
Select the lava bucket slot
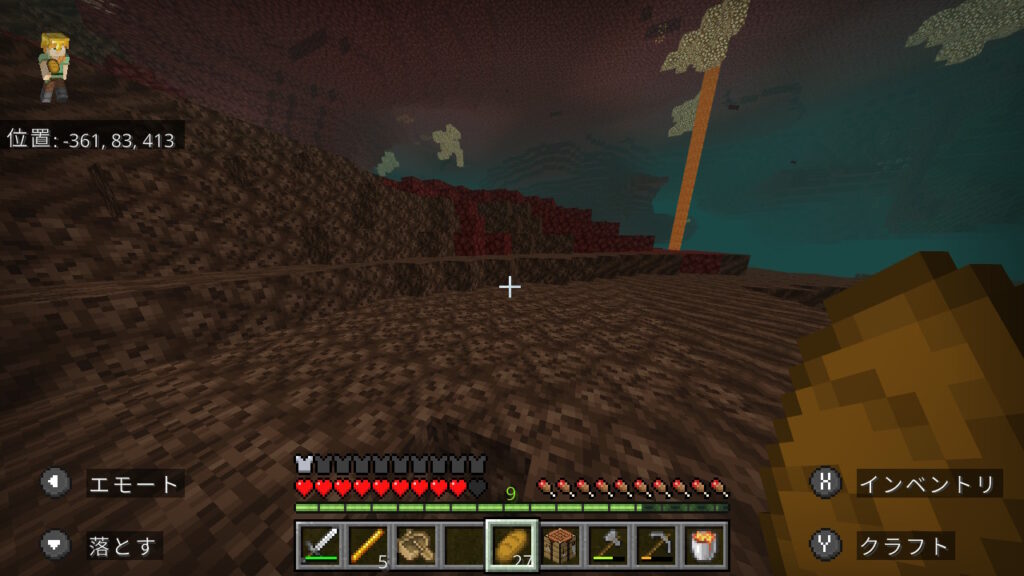(705, 546)
